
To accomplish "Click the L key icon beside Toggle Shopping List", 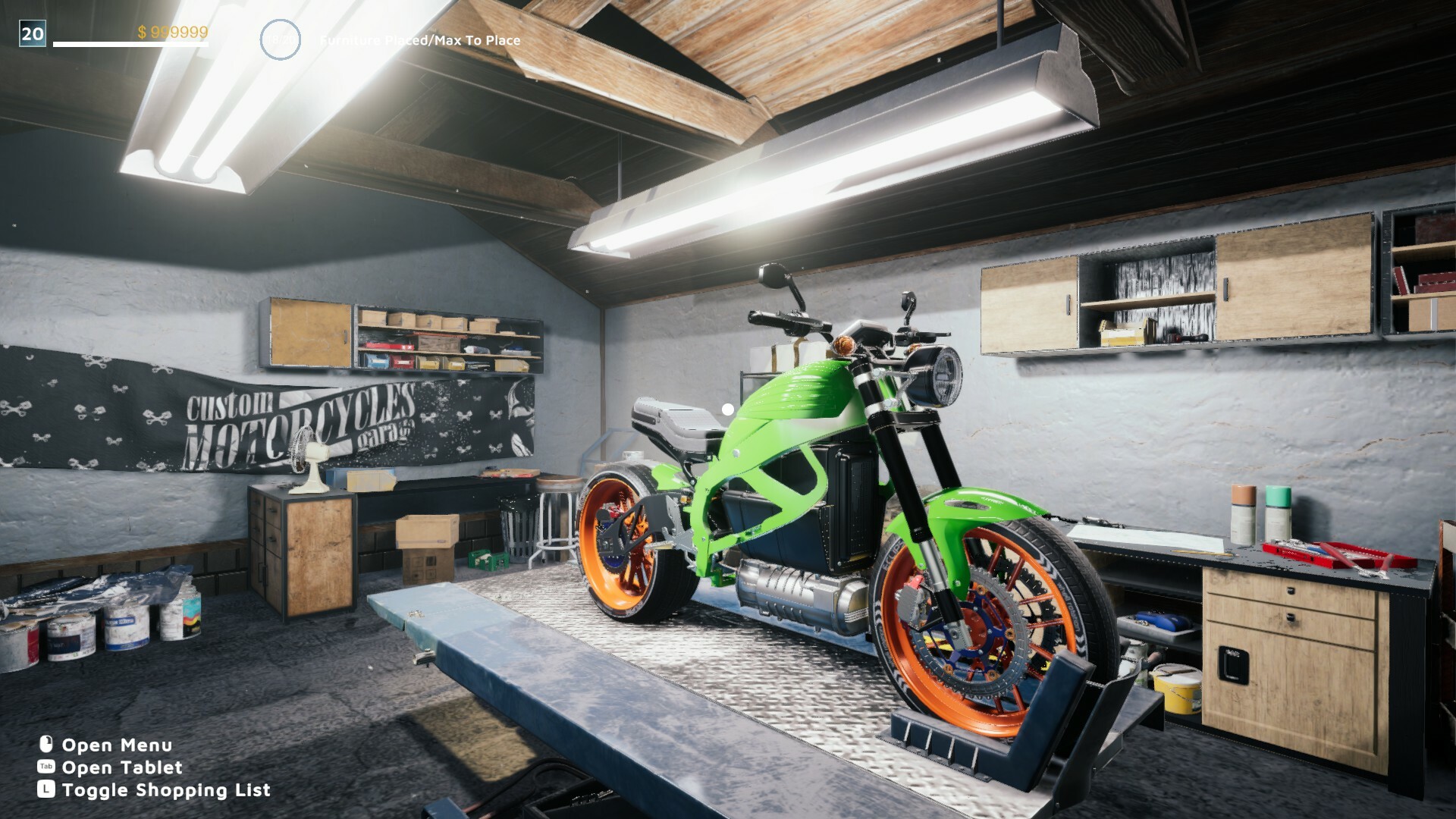I will [x=46, y=789].
